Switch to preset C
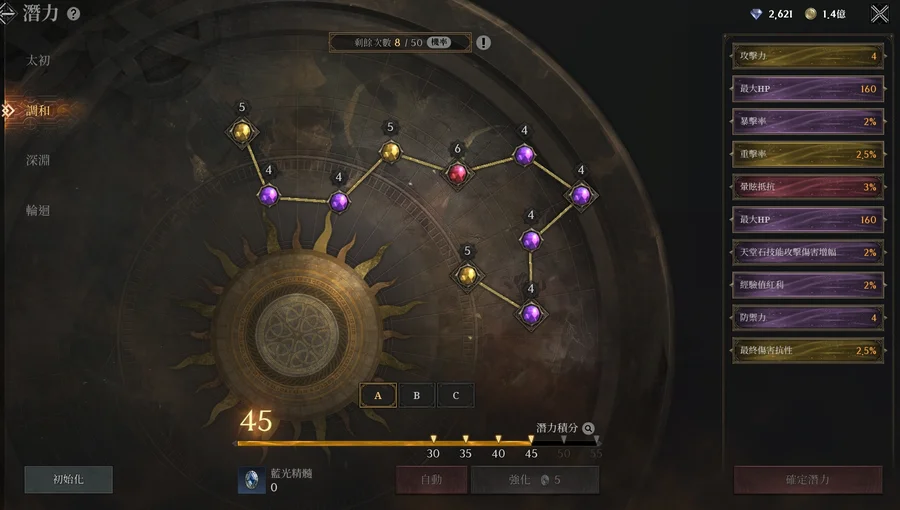 click(x=456, y=395)
